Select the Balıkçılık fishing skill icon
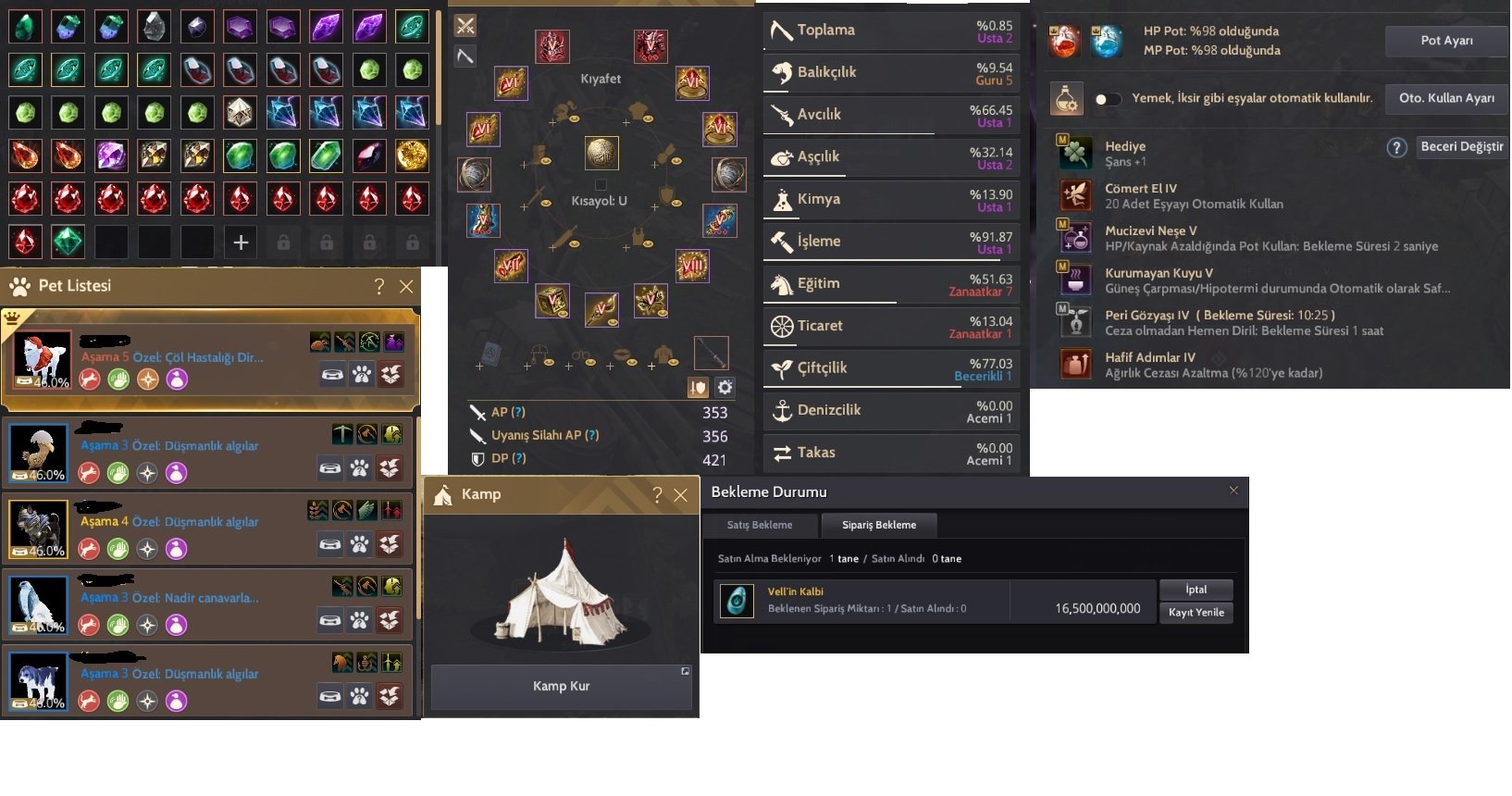Viewport: 1512px width, 796px height. tap(783, 72)
